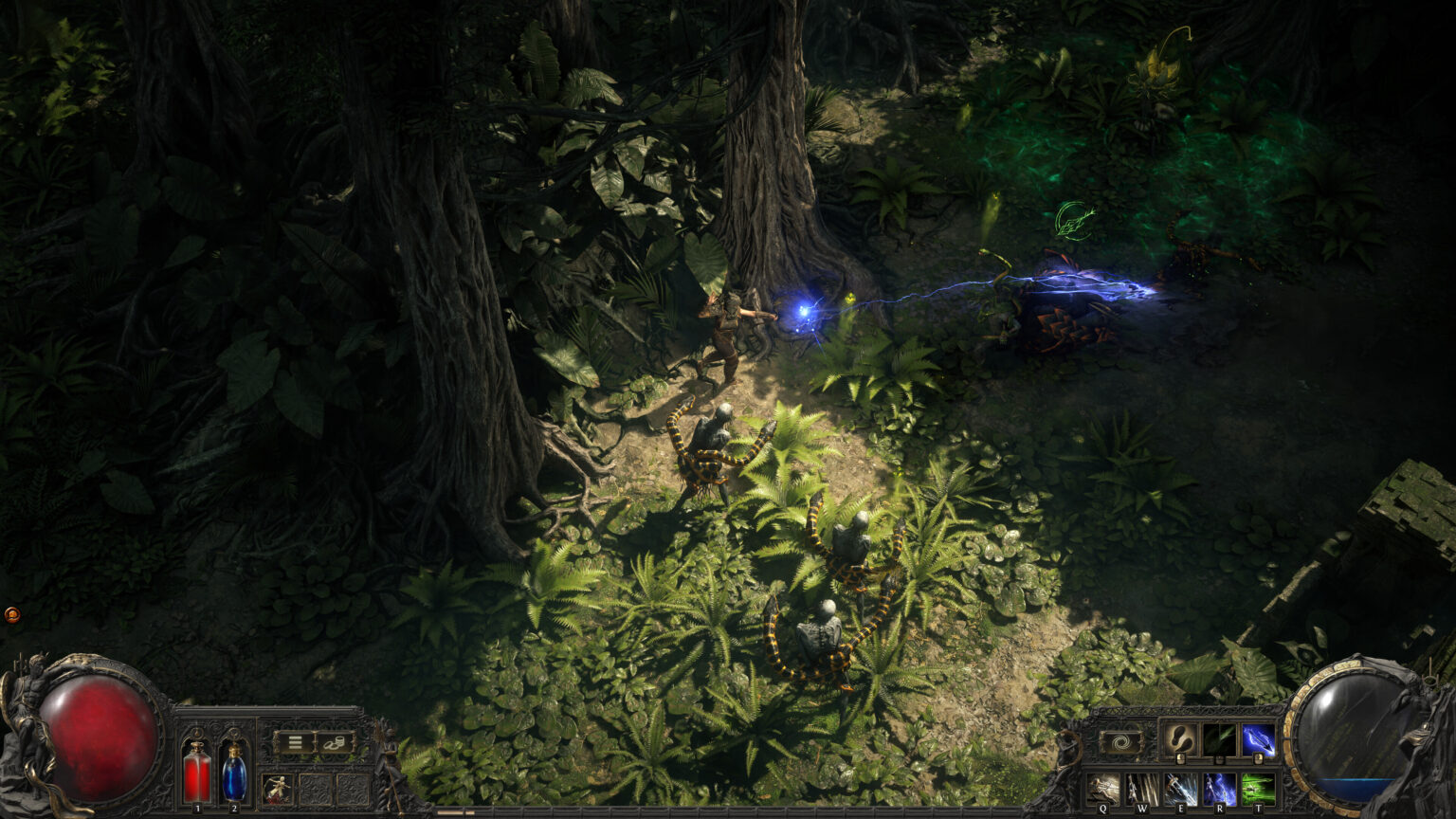
Task: Activate the E piercing arrow skill
Action: click(x=1181, y=789)
